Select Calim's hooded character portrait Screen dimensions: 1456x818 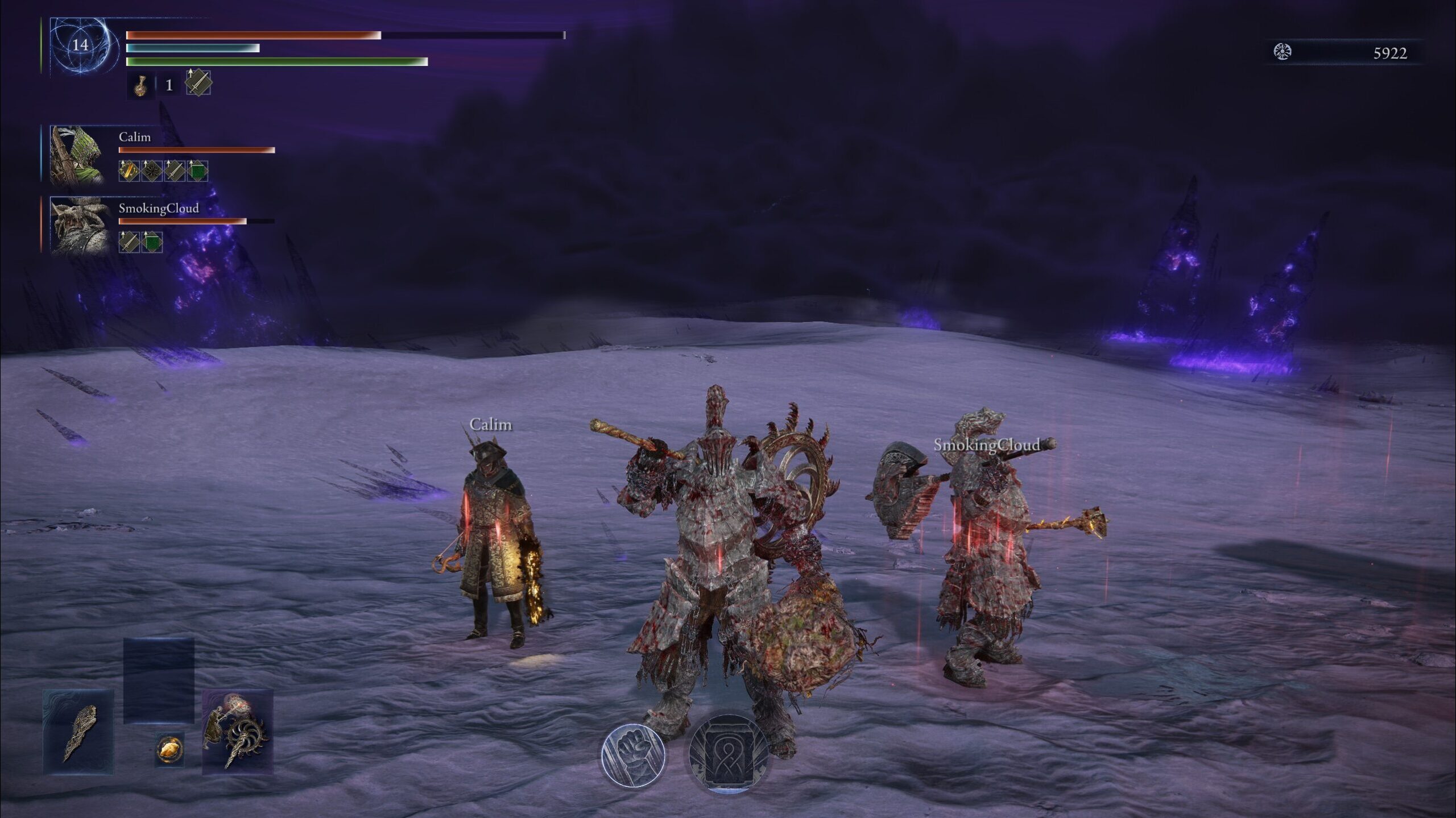(x=78, y=155)
